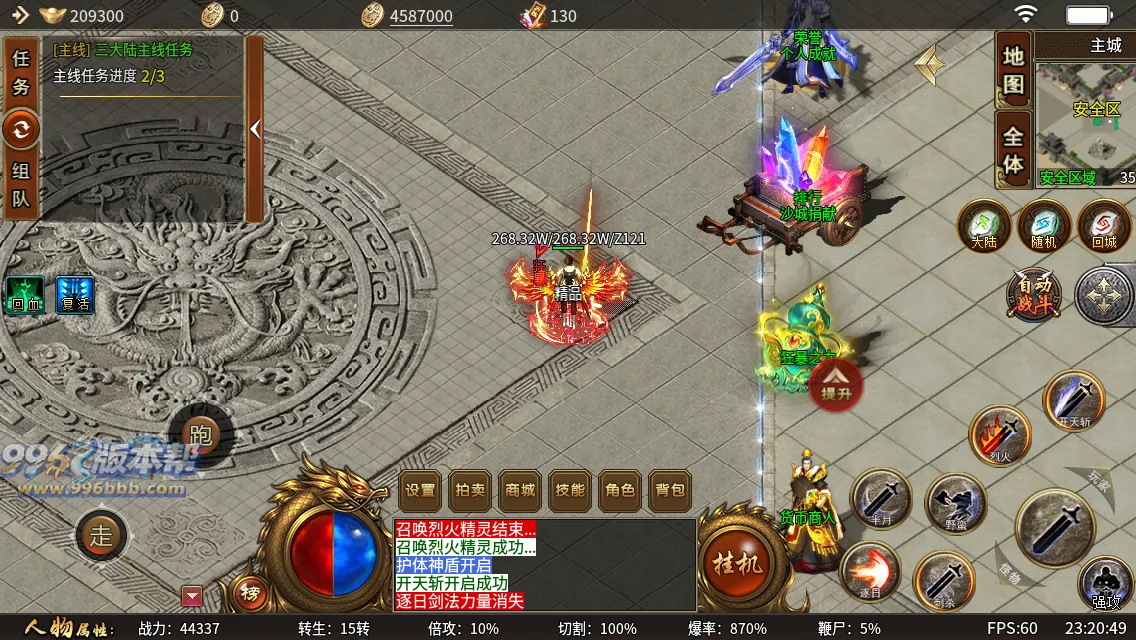The image size is (1136, 640).
Task: Open the 商城 shop
Action: tap(520, 490)
